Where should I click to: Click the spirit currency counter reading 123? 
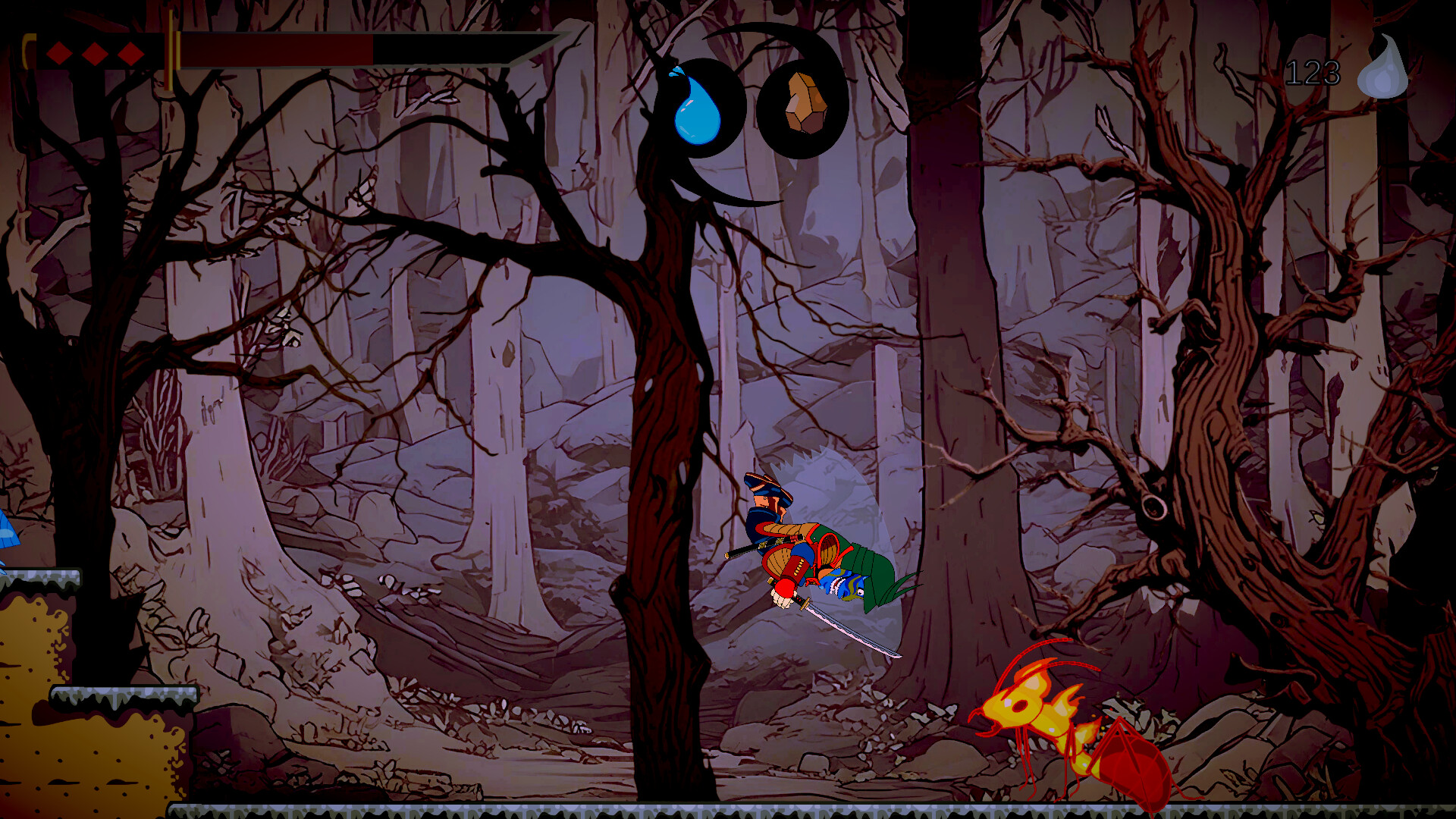coord(1312,72)
